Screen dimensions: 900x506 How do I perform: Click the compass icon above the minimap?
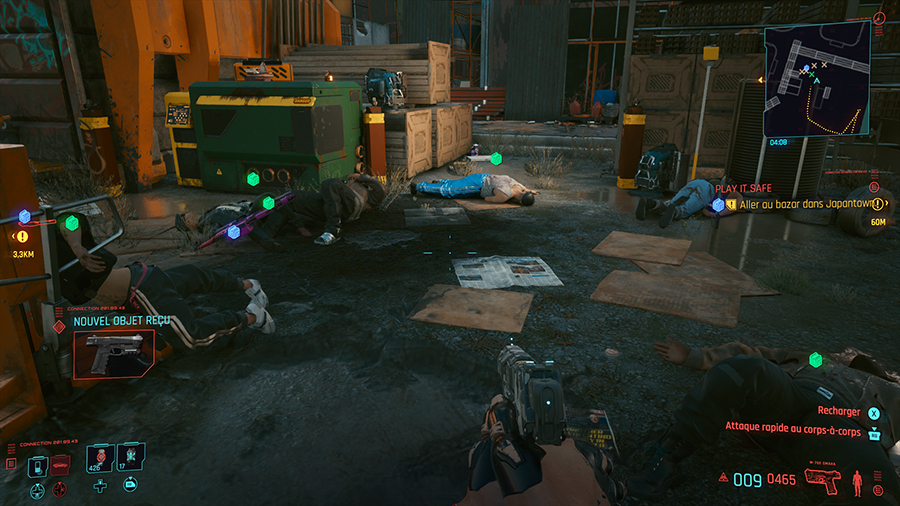pyautogui.click(x=878, y=18)
